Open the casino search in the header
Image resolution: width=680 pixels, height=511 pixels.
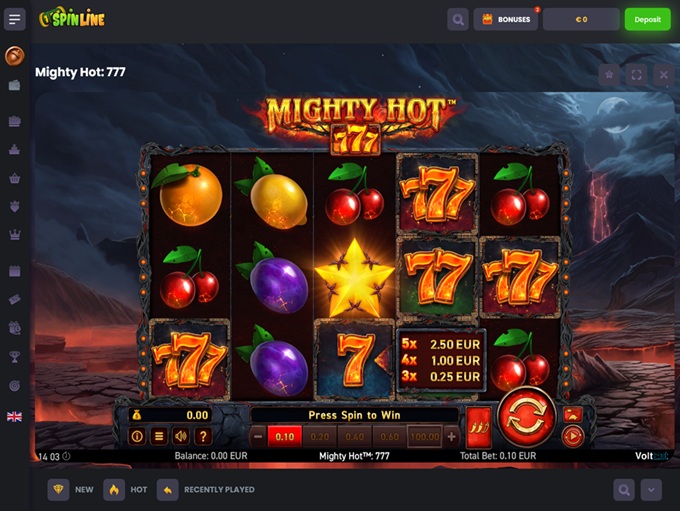click(x=458, y=19)
